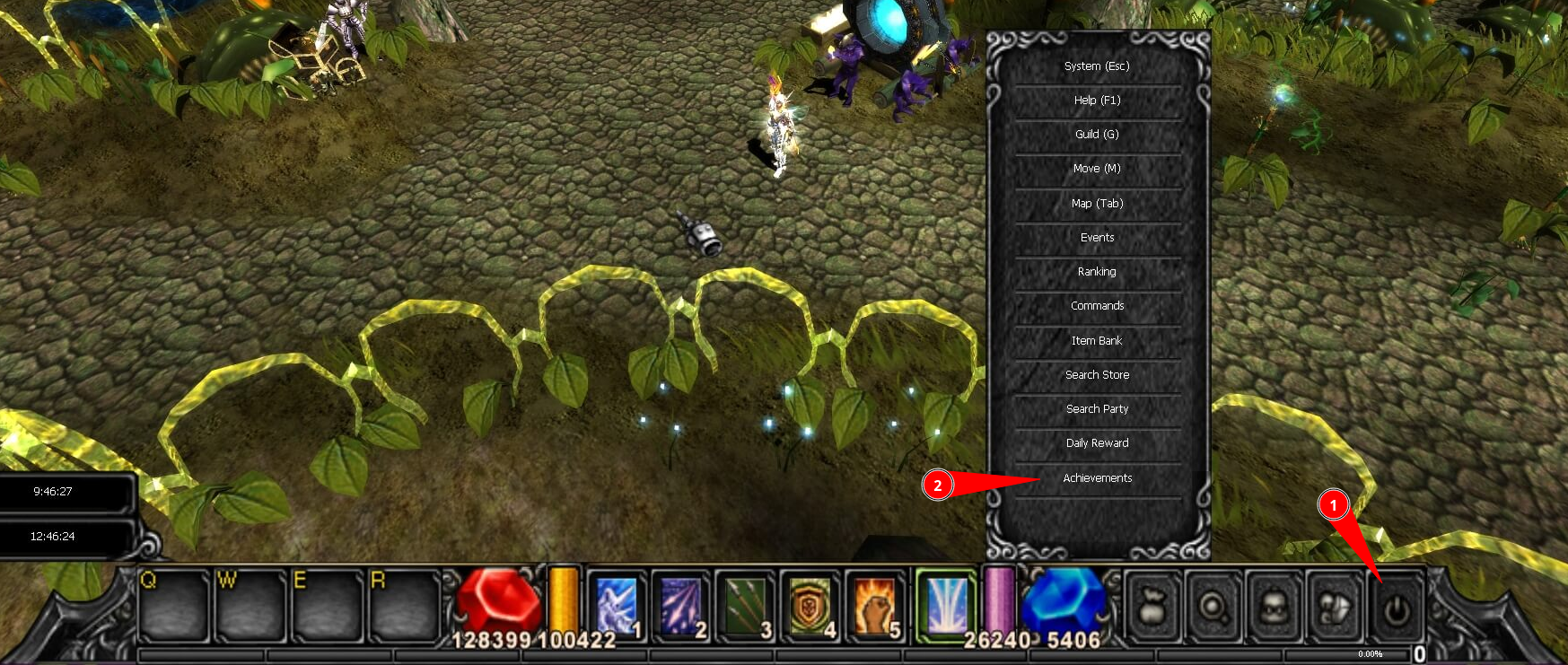Choose Guild (G) from the menu

tap(1097, 134)
